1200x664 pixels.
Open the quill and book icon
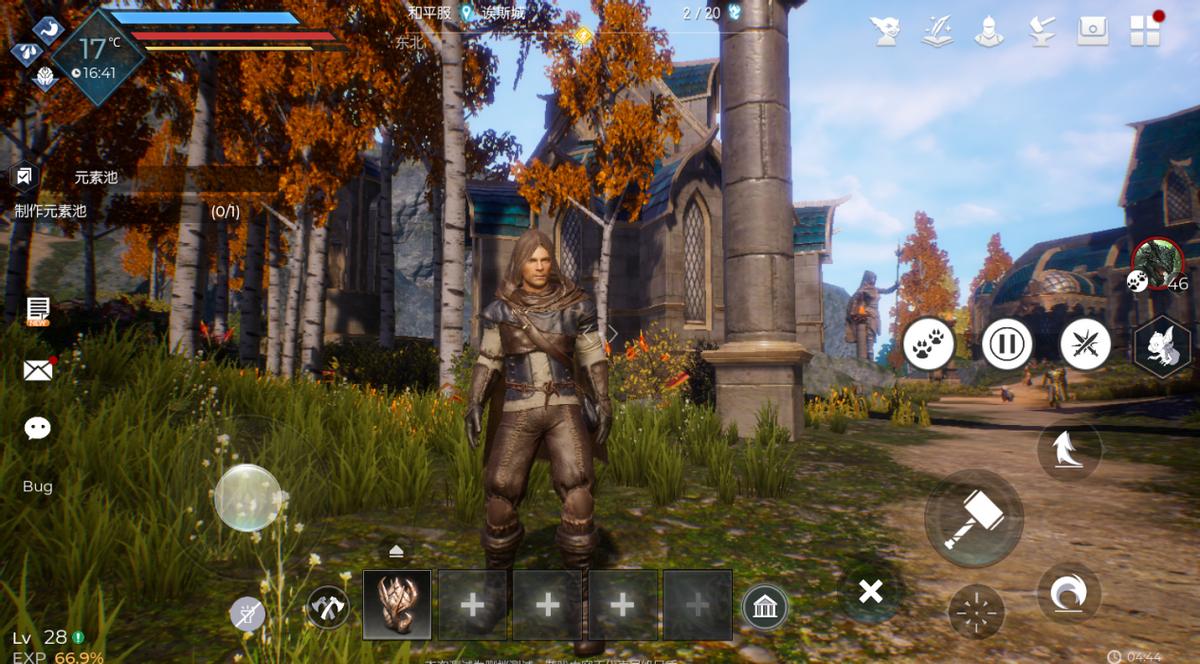937,31
